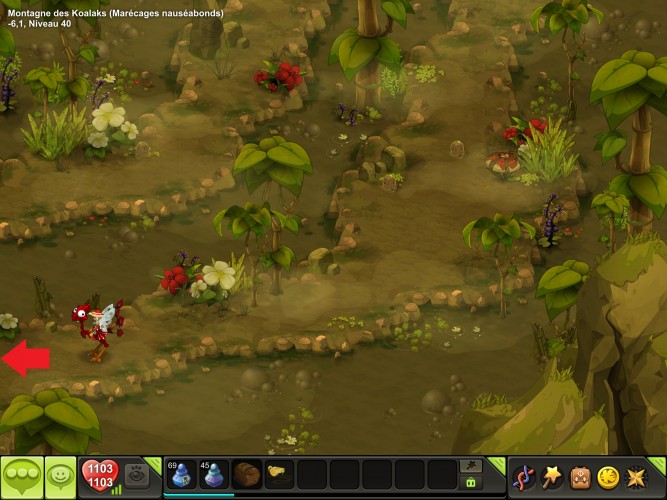667x500 pixels.
Task: Use the blue potion with 45 count
Action: [214, 474]
